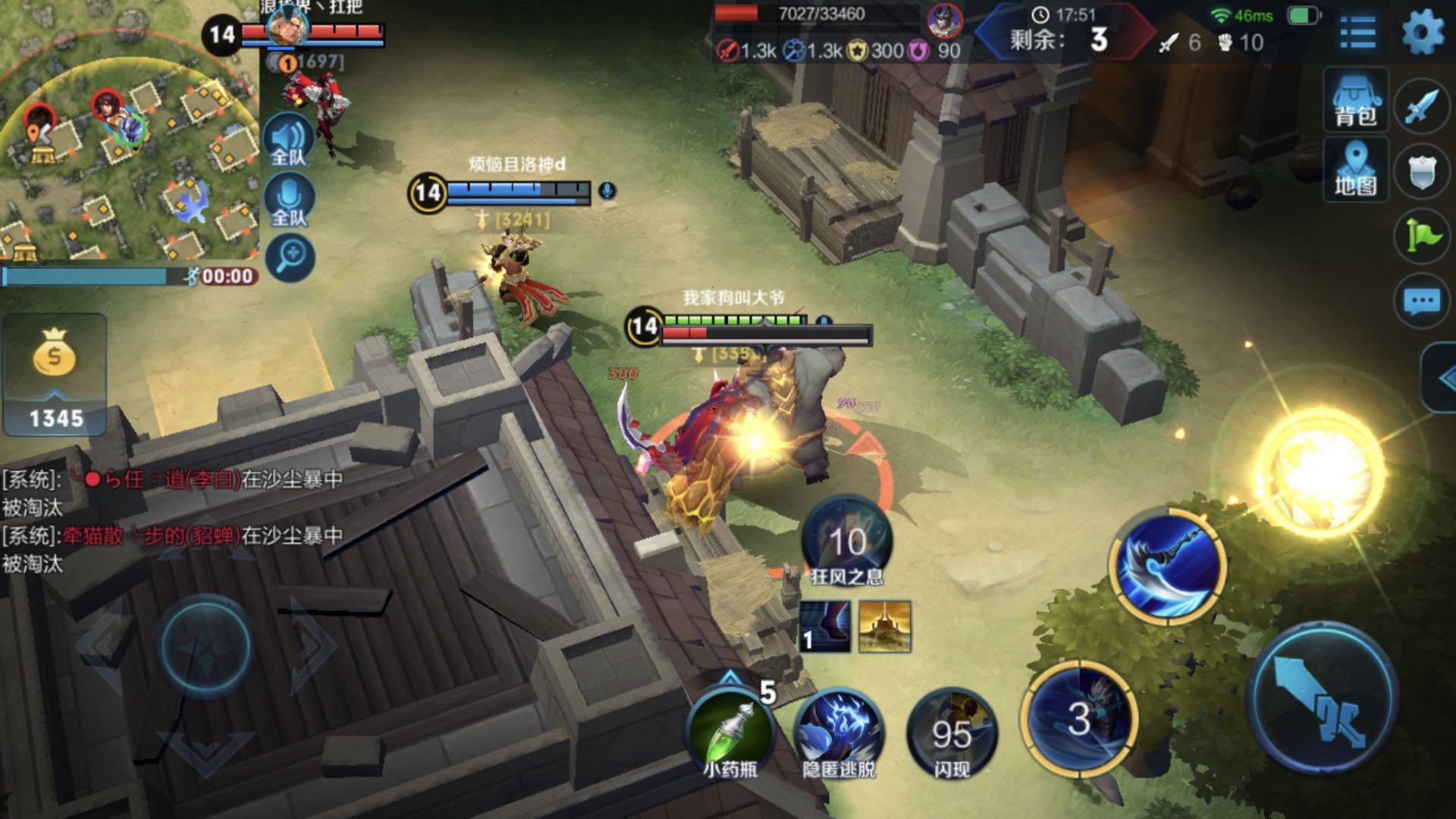Tap the sword equipment icon
Viewport: 1456px width, 819px height.
pos(1421,107)
